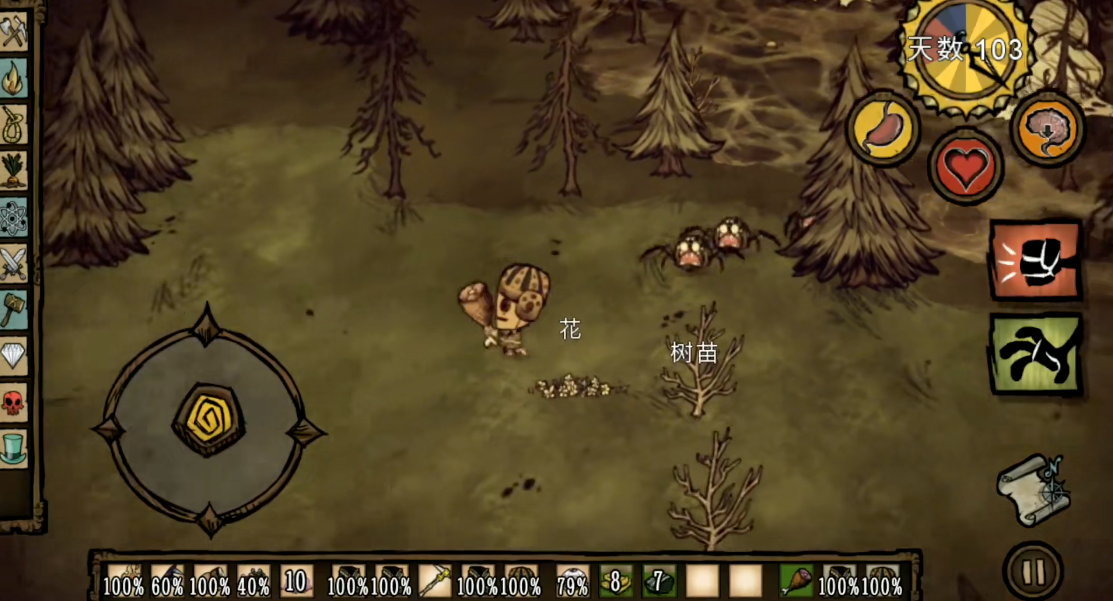
Task: Select the item stack showing 8
Action: [x=616, y=580]
